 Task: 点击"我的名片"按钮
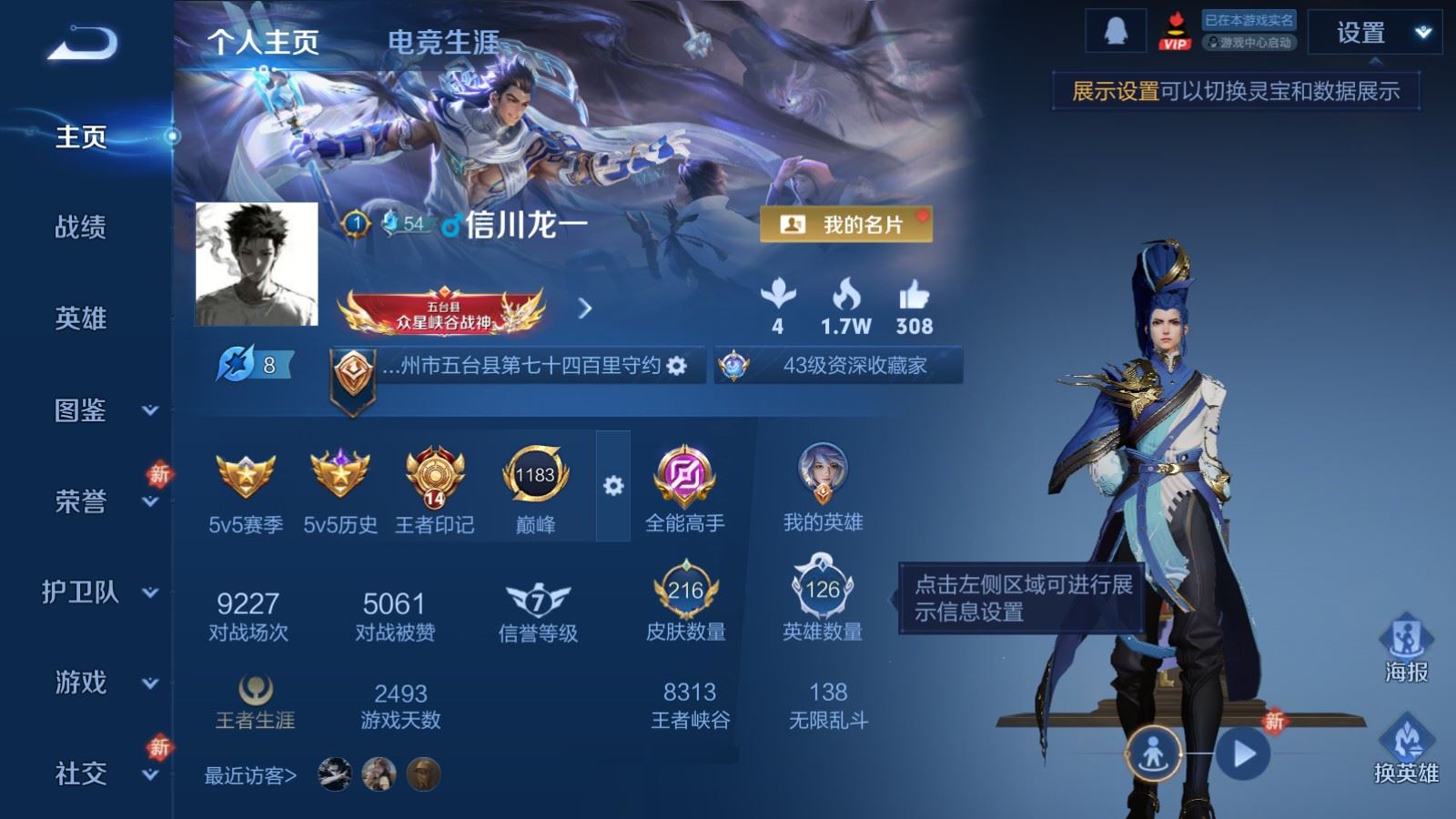pyautogui.click(x=845, y=226)
